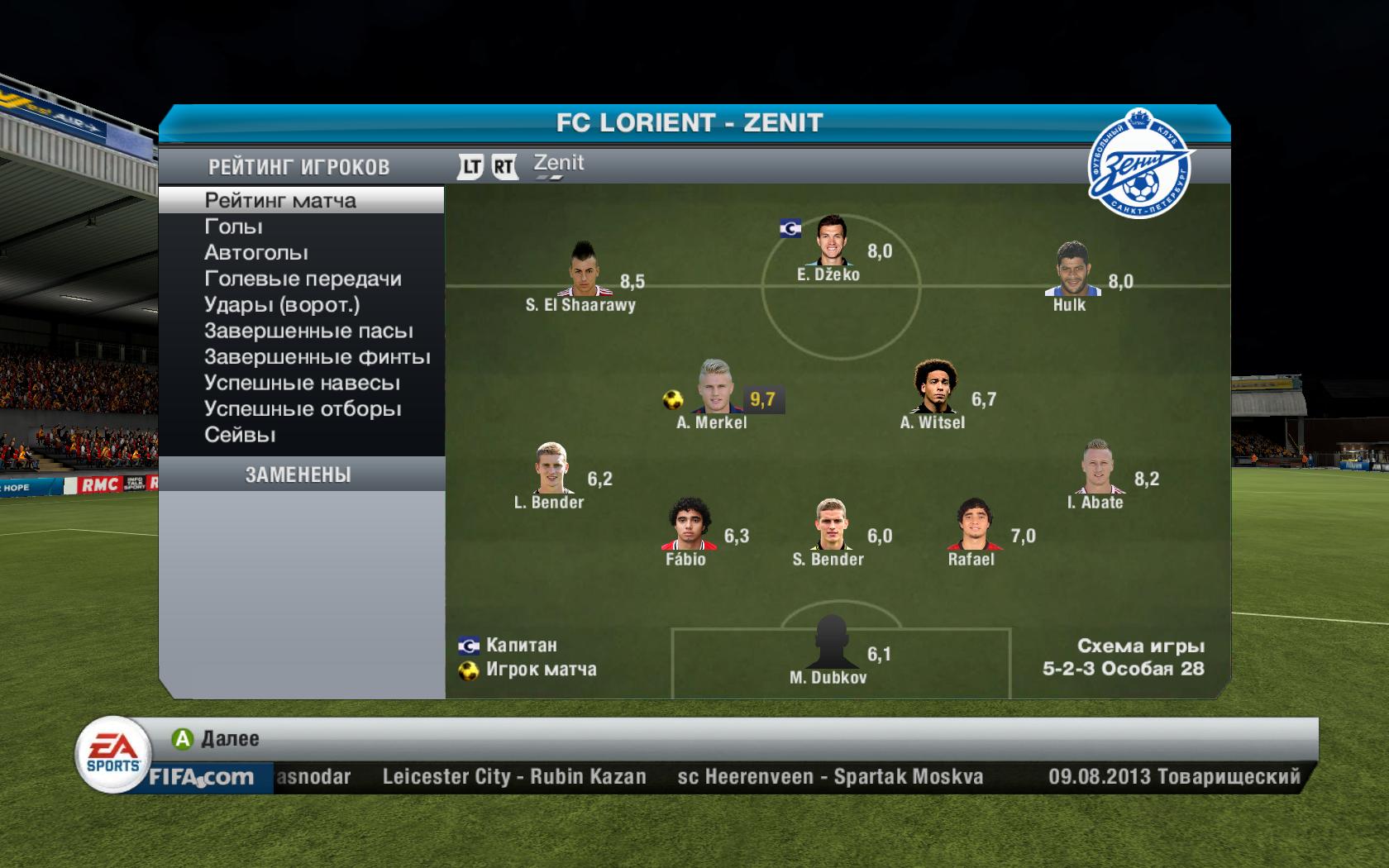Select player A. Merkel on the pitch

(714, 387)
